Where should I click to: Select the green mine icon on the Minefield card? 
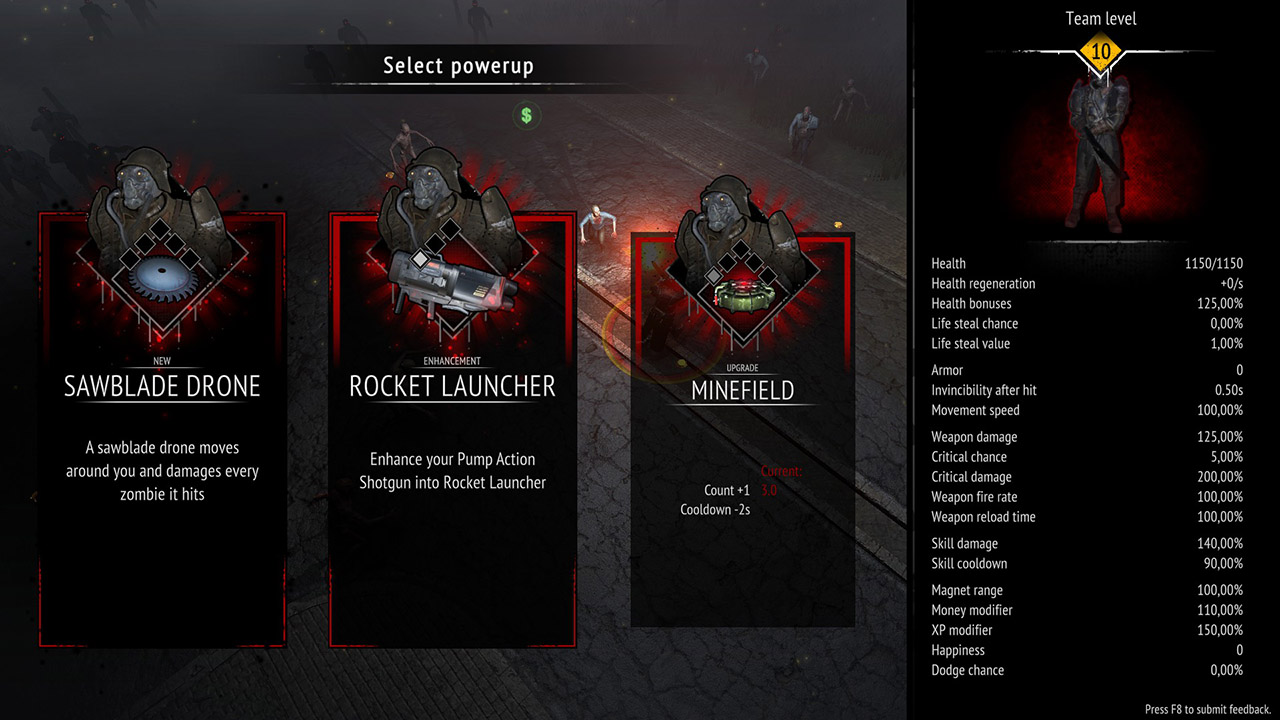pos(743,297)
